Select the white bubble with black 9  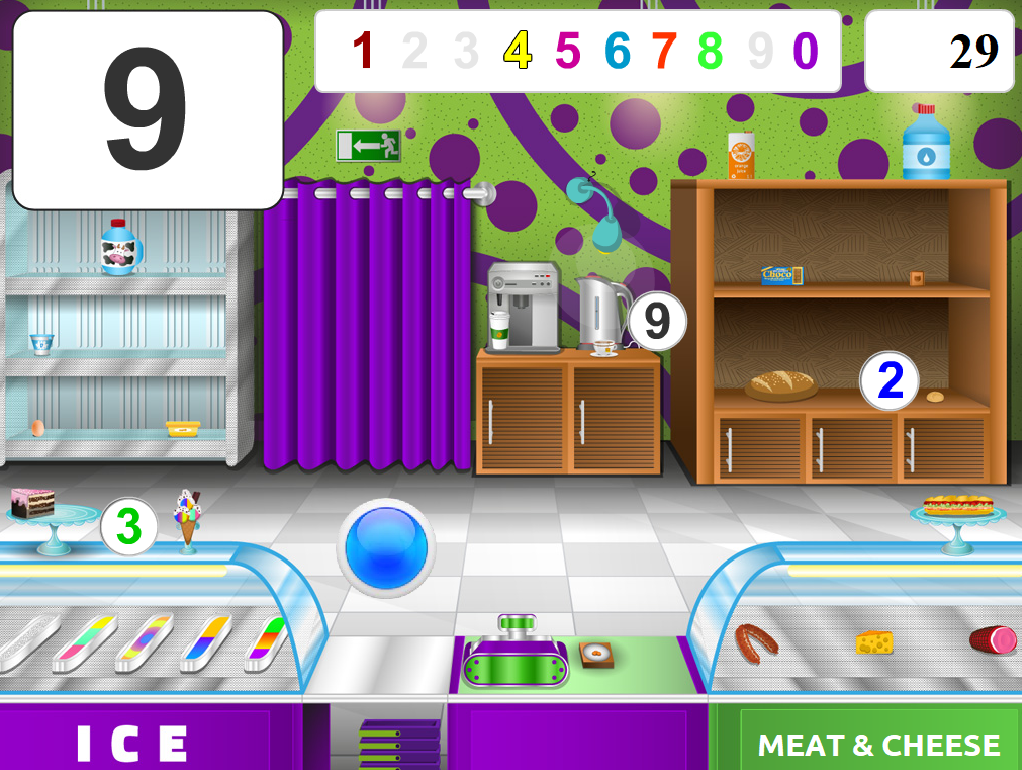pyautogui.click(x=657, y=321)
